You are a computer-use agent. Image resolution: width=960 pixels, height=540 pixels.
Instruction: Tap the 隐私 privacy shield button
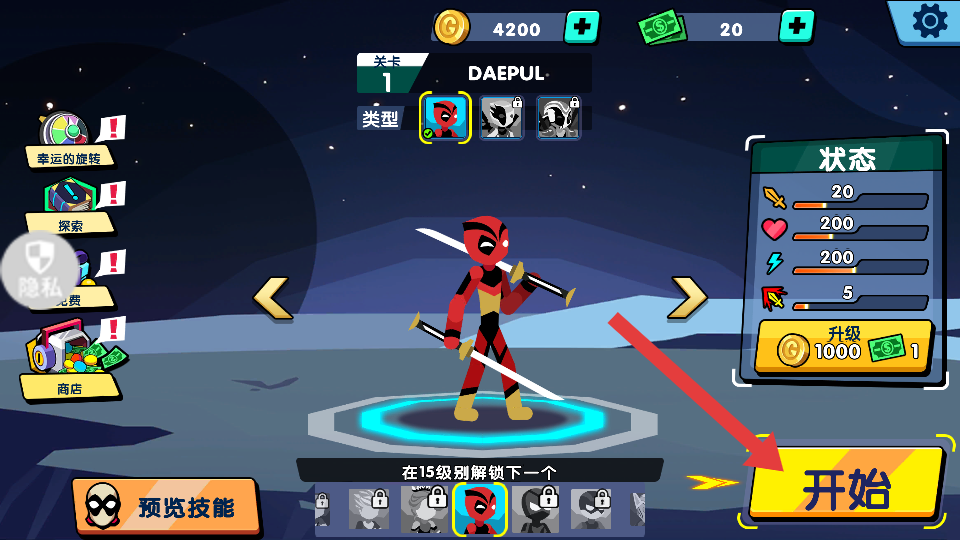[x=40, y=269]
